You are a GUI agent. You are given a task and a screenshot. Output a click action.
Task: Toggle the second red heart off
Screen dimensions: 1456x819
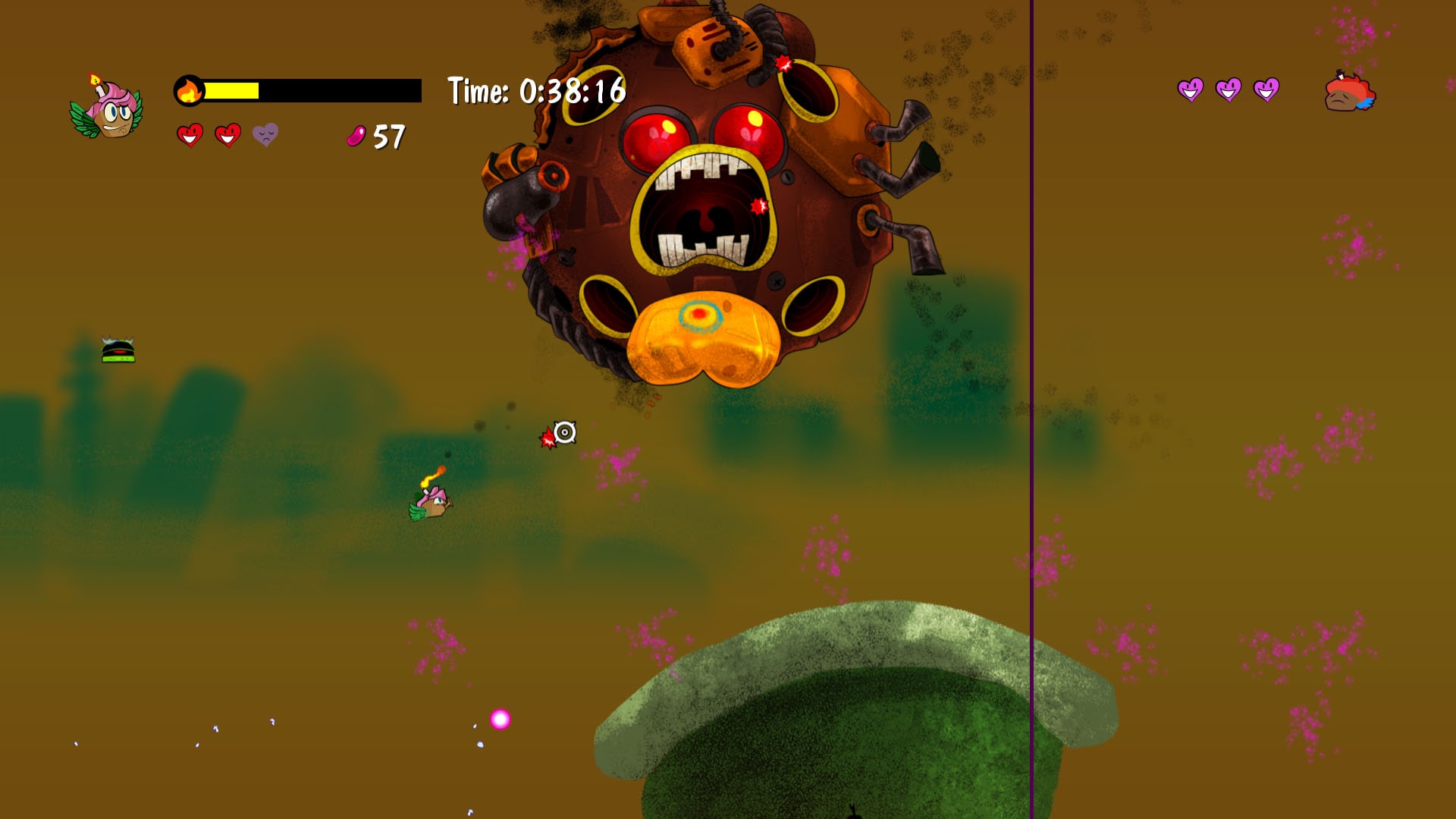click(227, 136)
